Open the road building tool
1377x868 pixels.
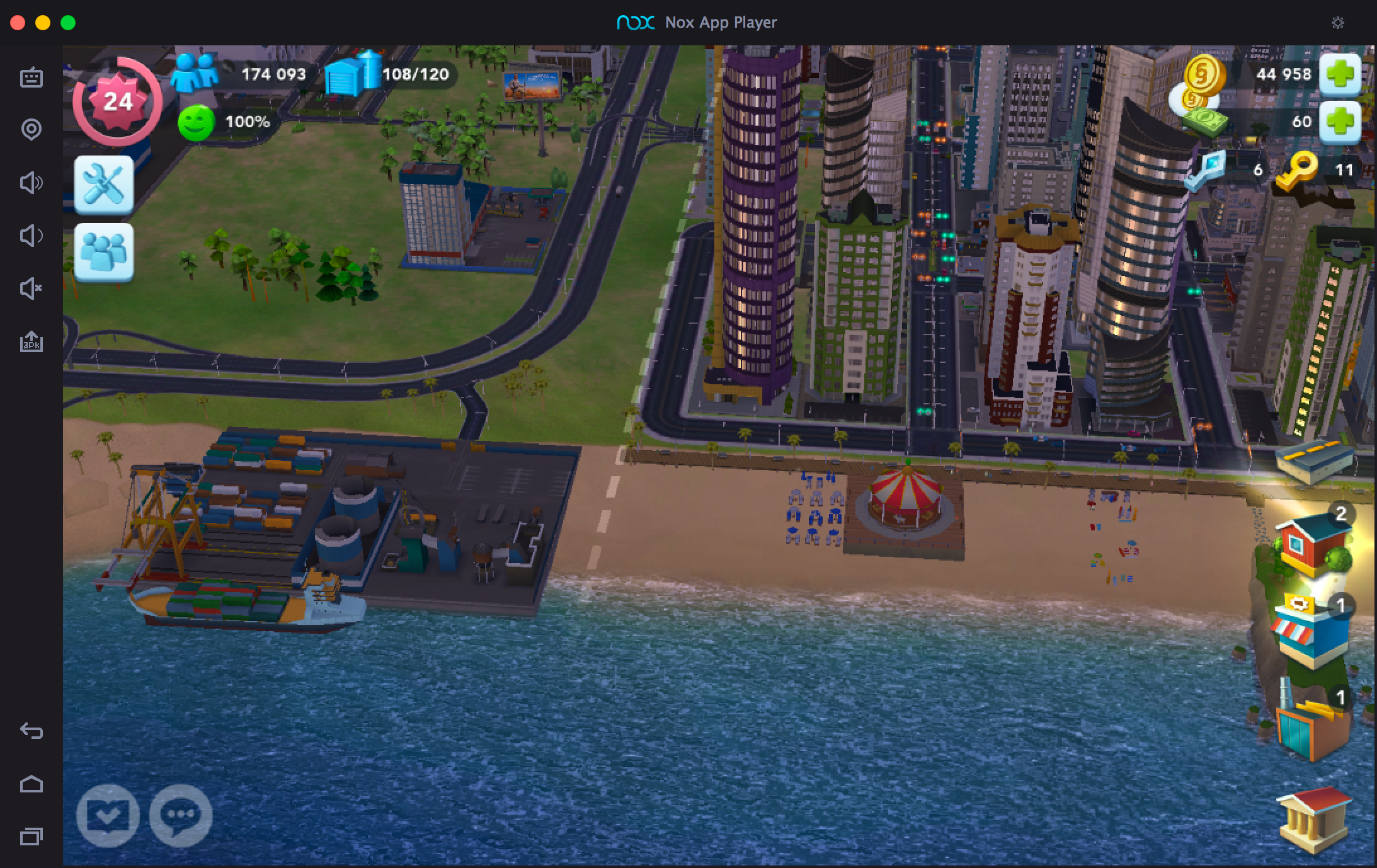(1315, 461)
